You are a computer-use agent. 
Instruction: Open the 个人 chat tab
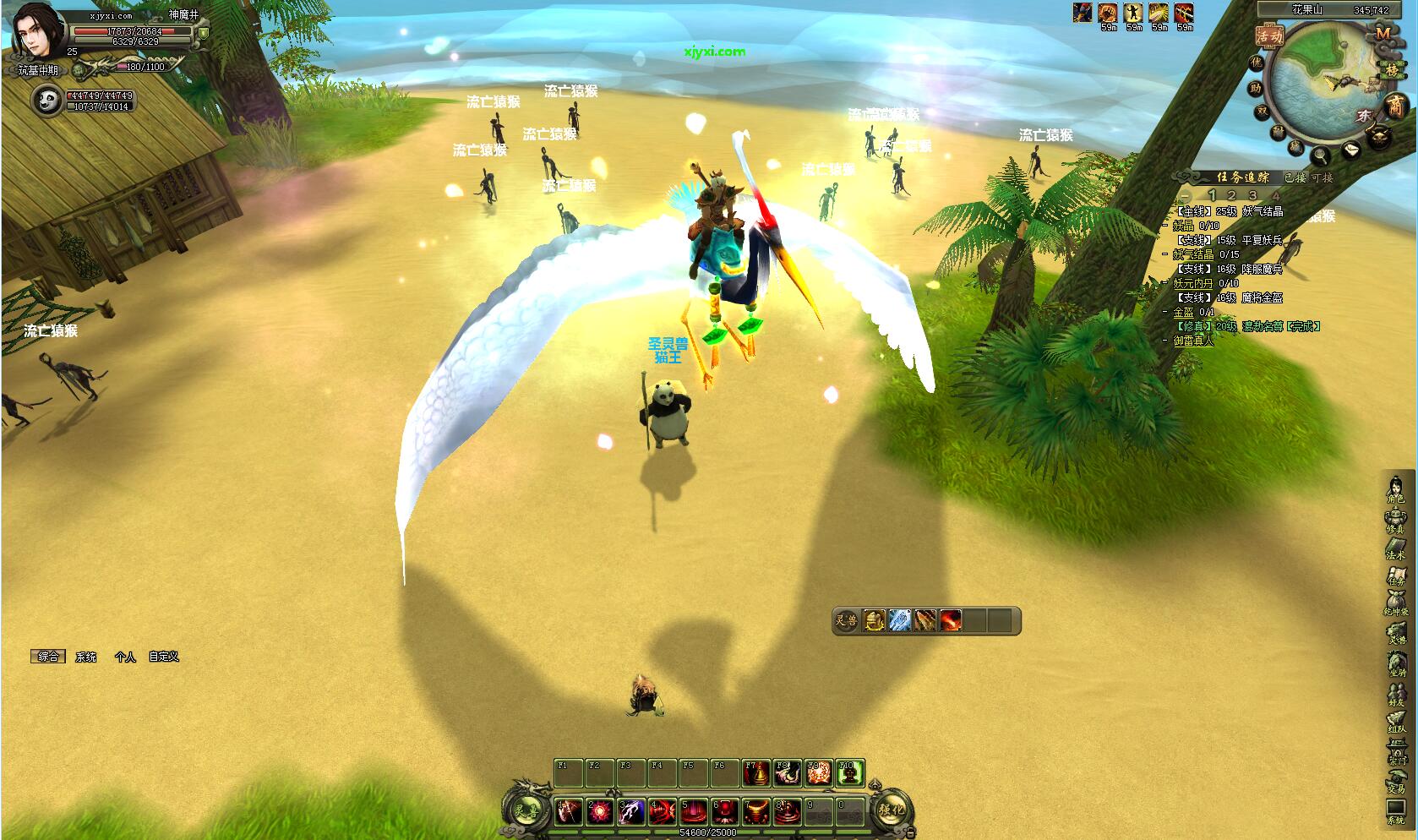[125, 657]
